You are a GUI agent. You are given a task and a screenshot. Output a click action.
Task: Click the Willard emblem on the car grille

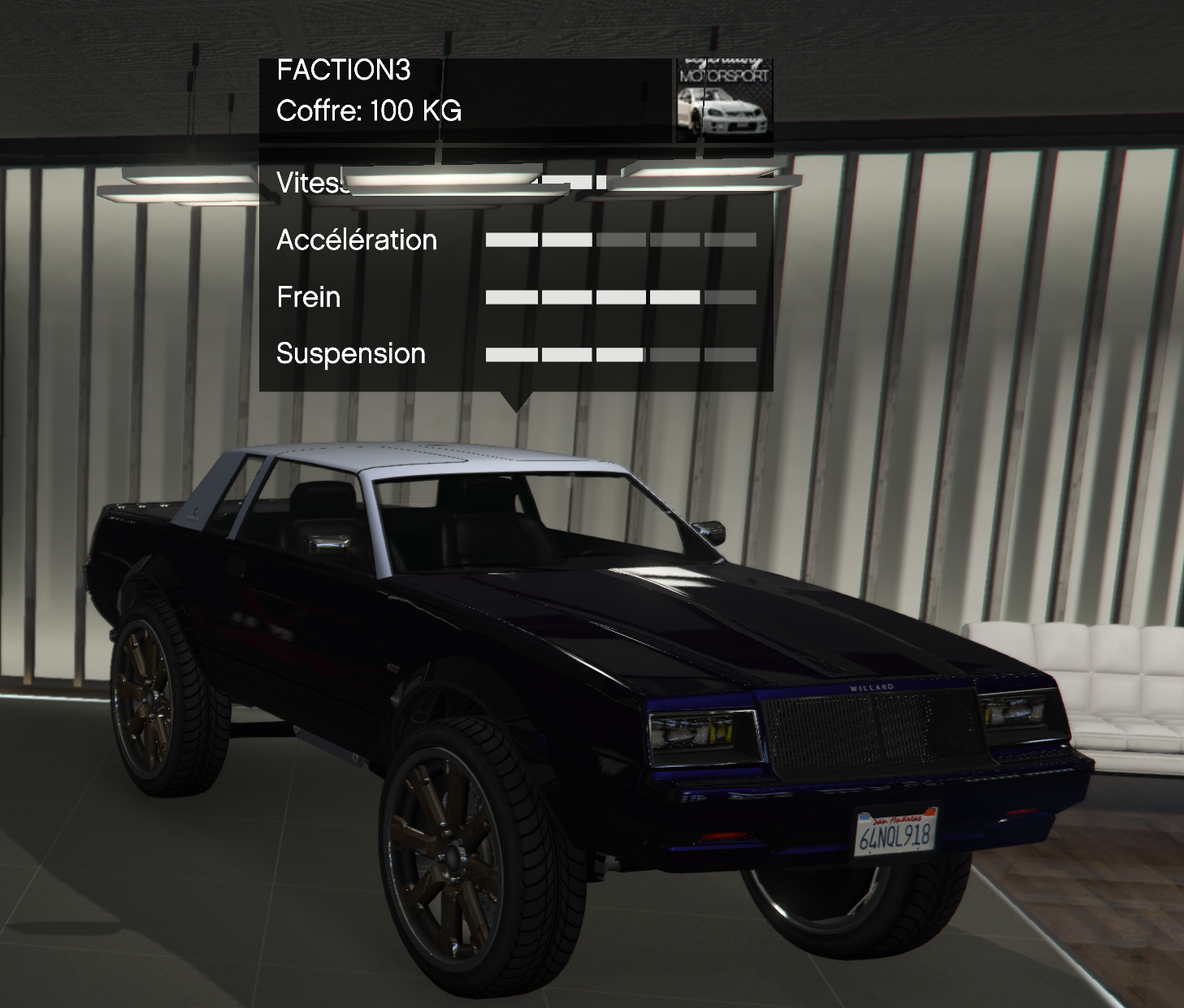pos(874,687)
